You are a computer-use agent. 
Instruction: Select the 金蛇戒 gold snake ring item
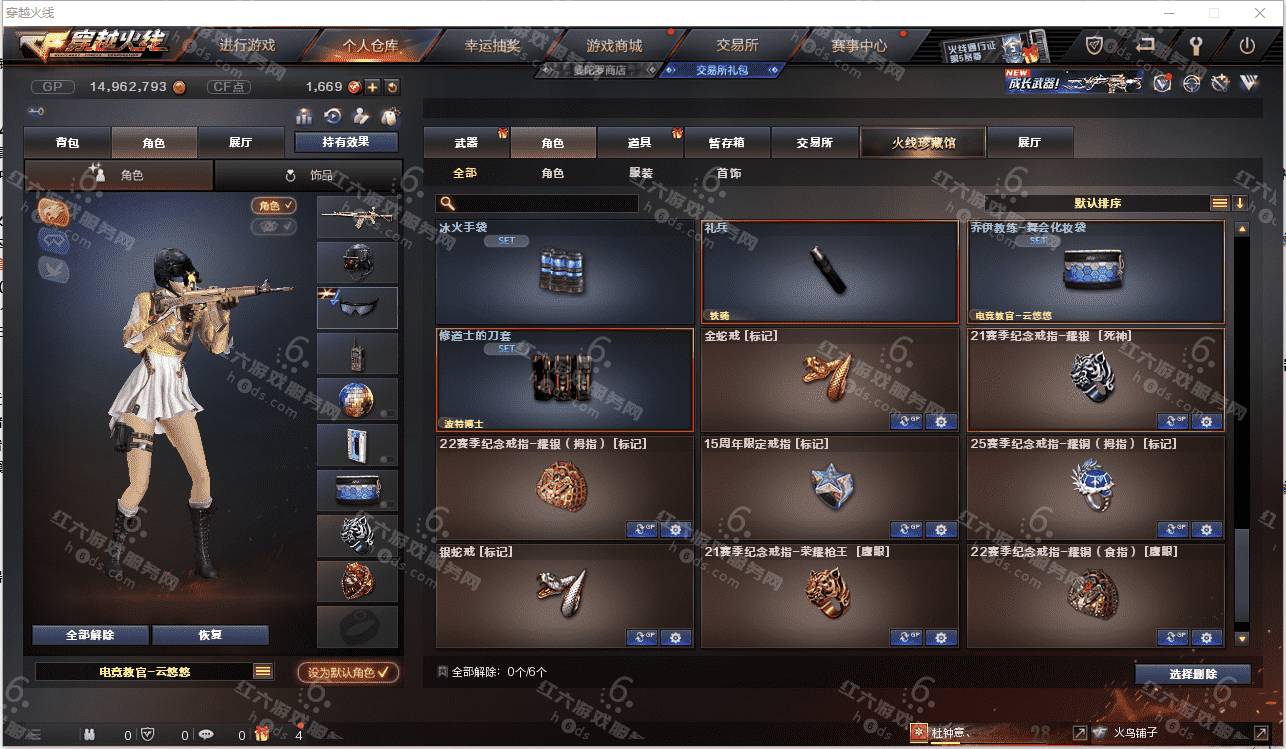pyautogui.click(x=829, y=379)
